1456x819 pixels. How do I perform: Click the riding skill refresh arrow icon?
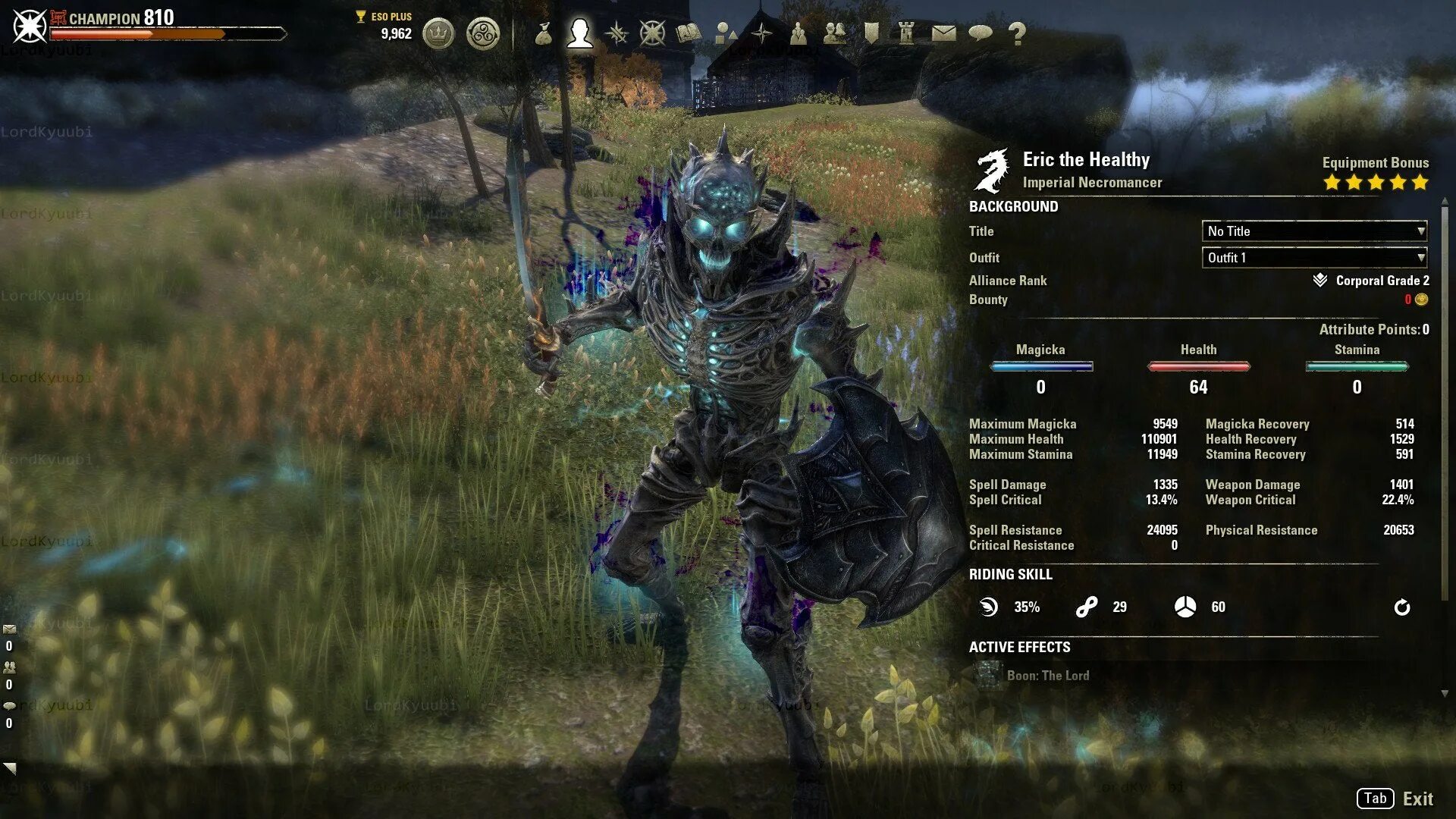1402,607
